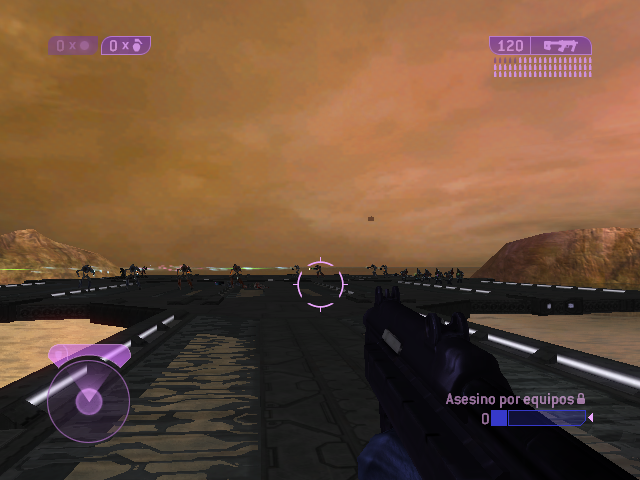
Task: Click the Asesino por equipos game label
Action: coord(509,399)
